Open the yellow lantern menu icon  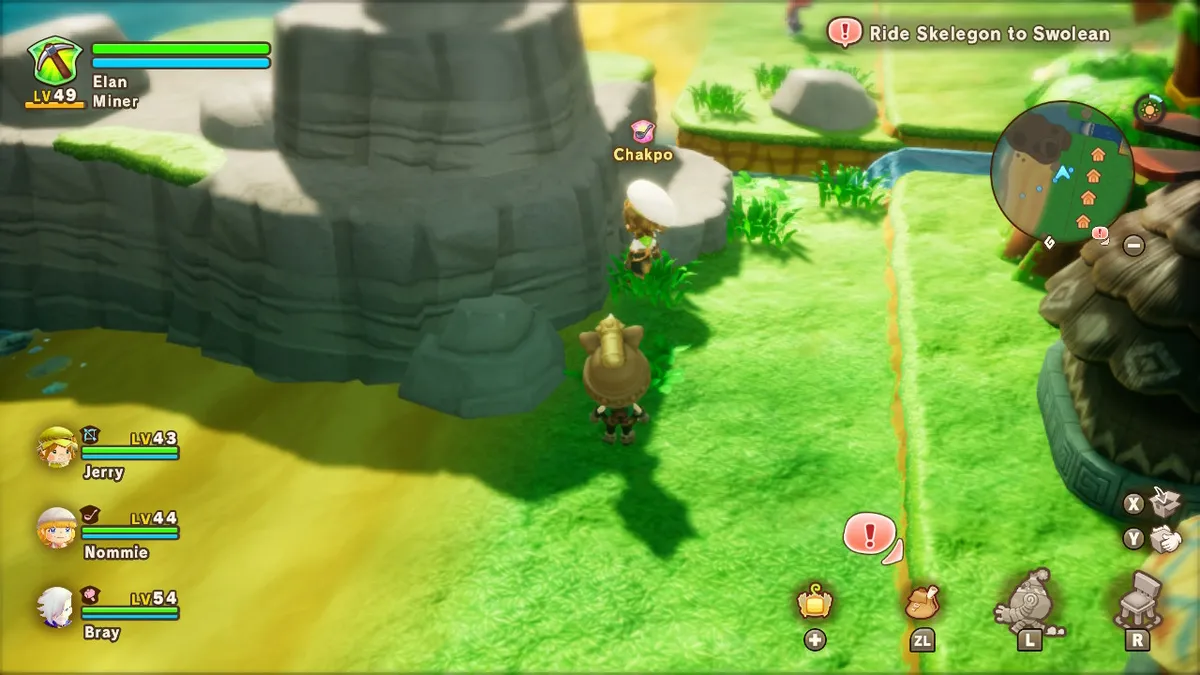[x=815, y=602]
